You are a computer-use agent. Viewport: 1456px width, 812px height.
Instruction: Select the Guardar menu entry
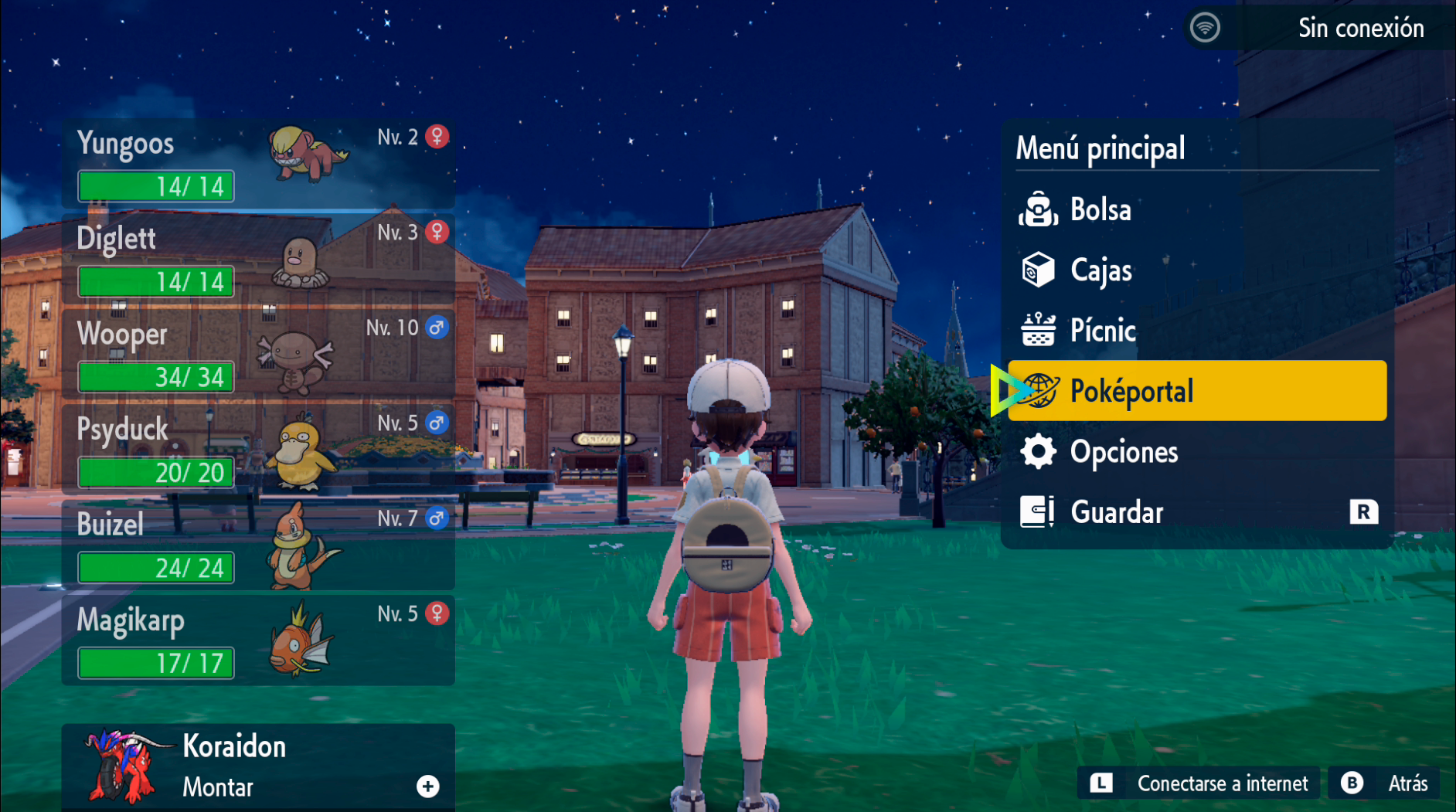click(x=1117, y=511)
